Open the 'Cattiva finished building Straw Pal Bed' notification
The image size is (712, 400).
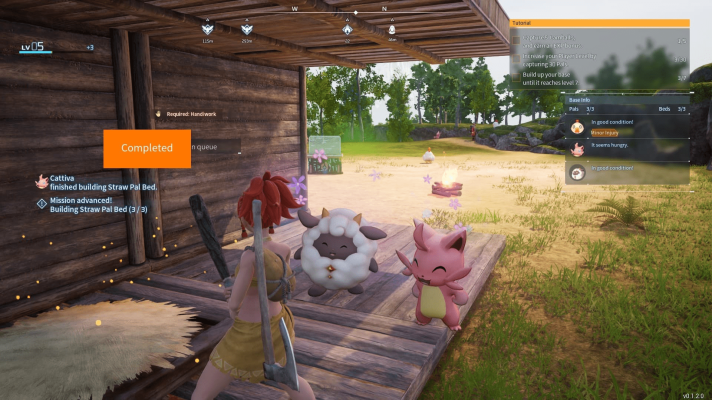pos(98,181)
